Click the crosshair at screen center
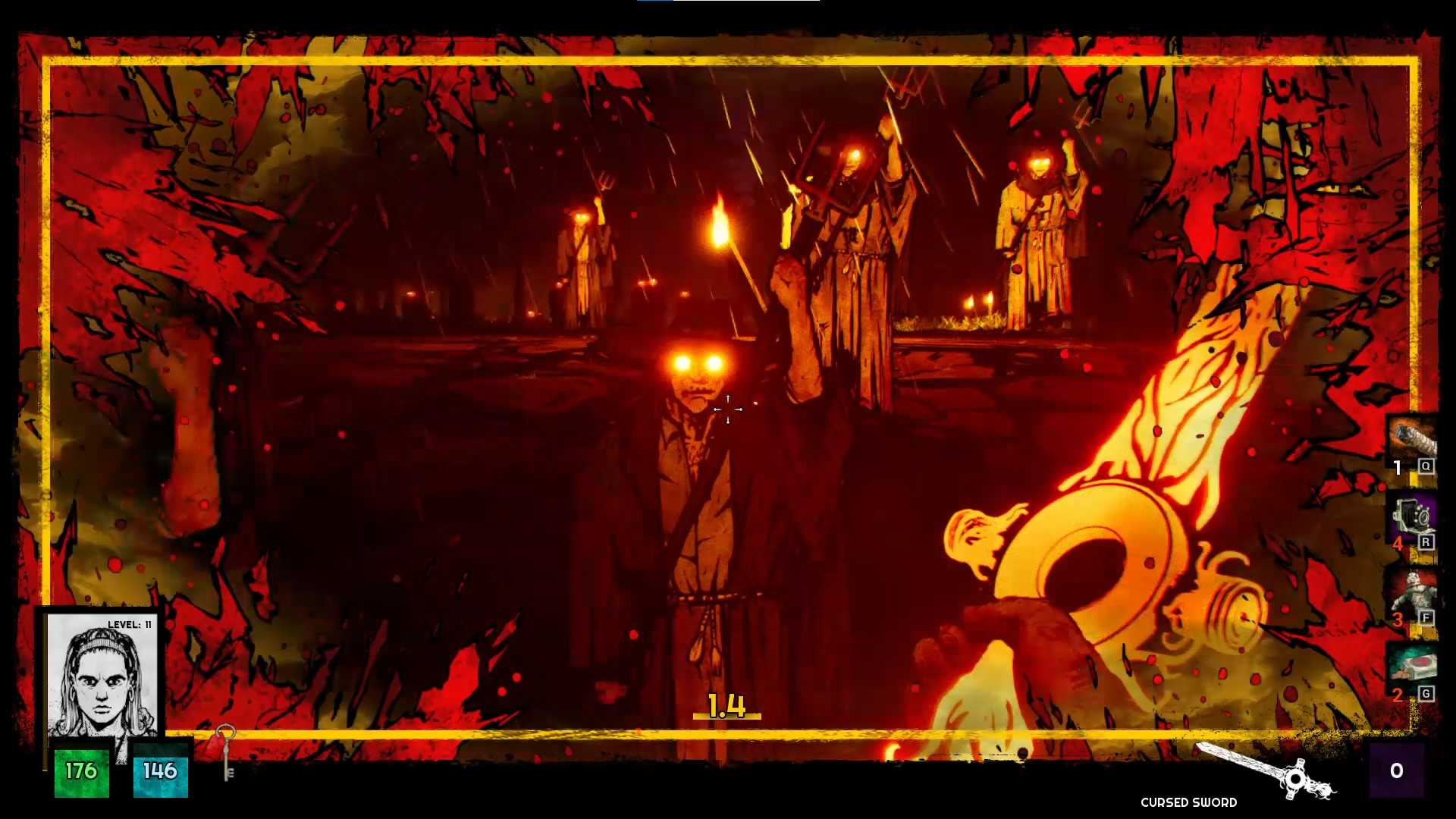Image resolution: width=1456 pixels, height=819 pixels. (x=728, y=409)
